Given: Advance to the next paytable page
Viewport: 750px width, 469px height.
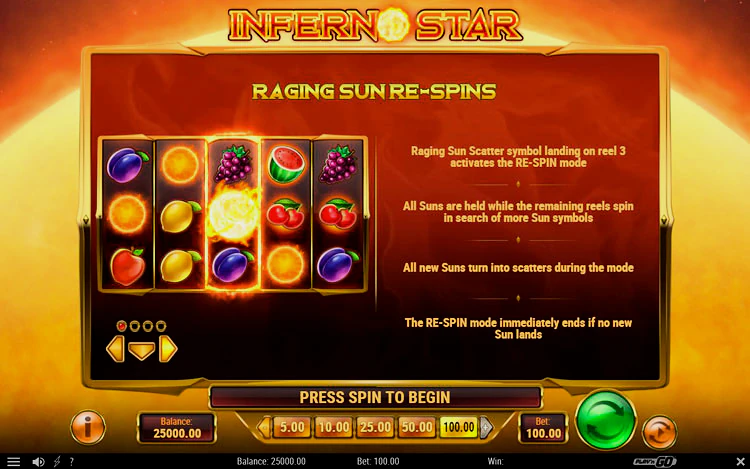Looking at the screenshot, I should coord(169,349).
